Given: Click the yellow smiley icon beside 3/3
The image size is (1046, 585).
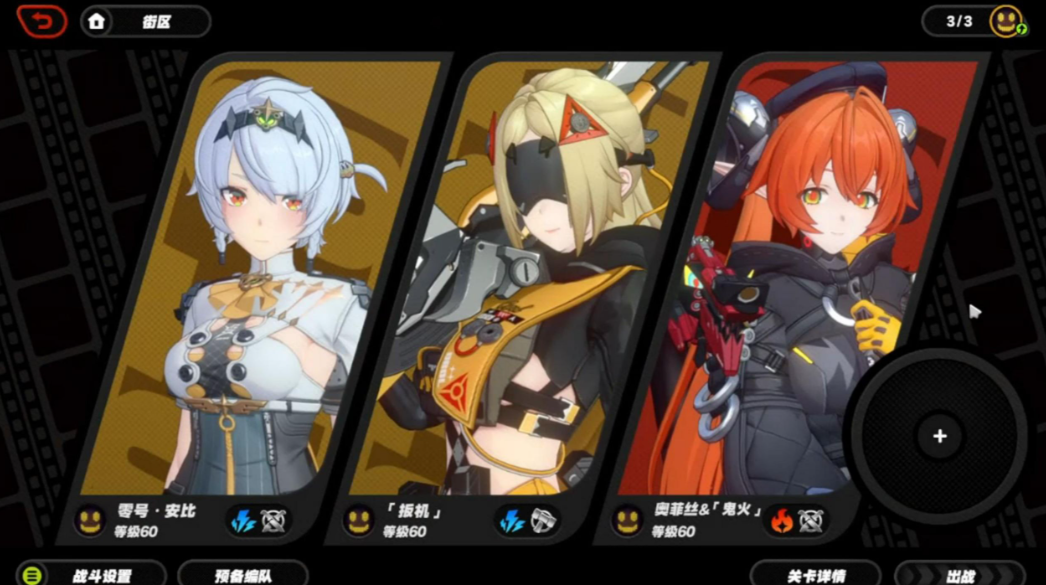Looking at the screenshot, I should pos(1006,21).
